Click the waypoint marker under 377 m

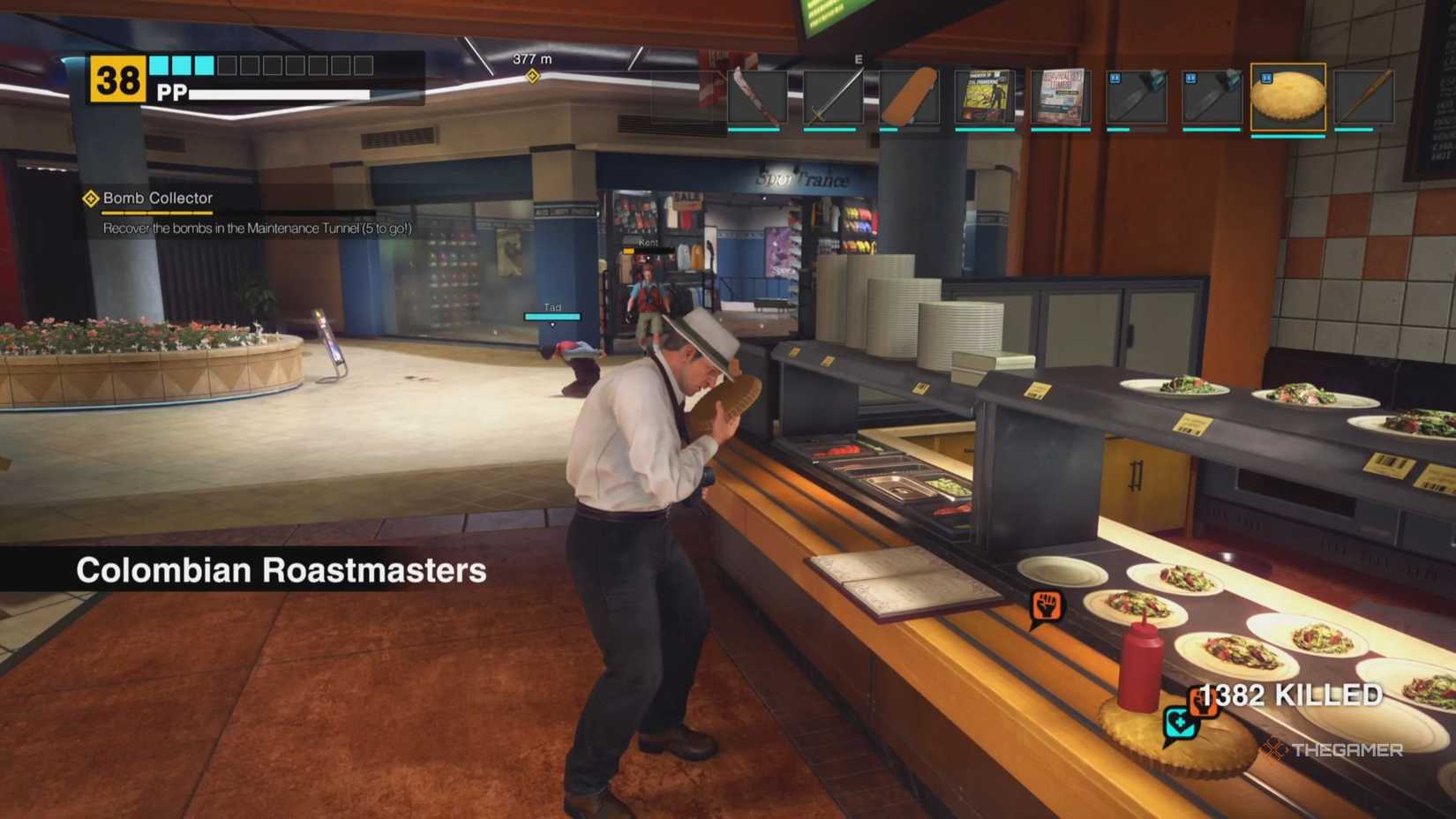point(532,77)
